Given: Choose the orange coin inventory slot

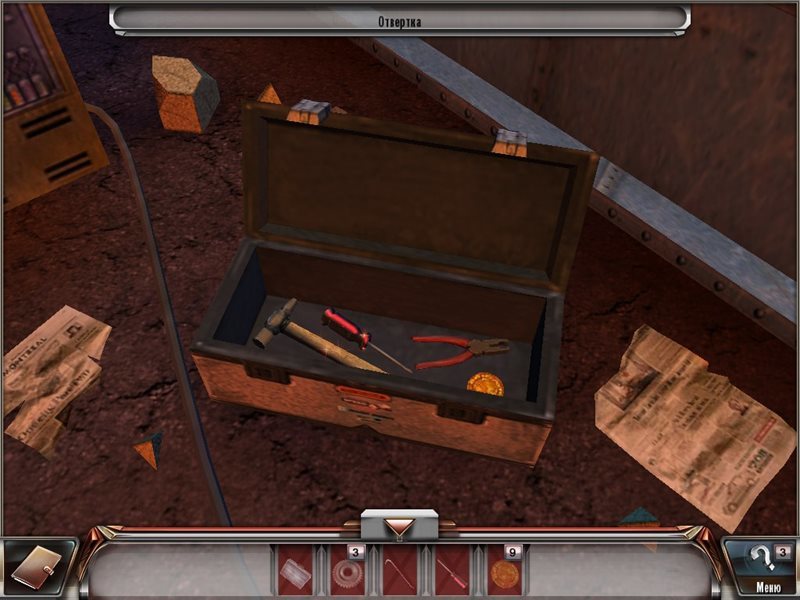Looking at the screenshot, I should pyautogui.click(x=503, y=573).
